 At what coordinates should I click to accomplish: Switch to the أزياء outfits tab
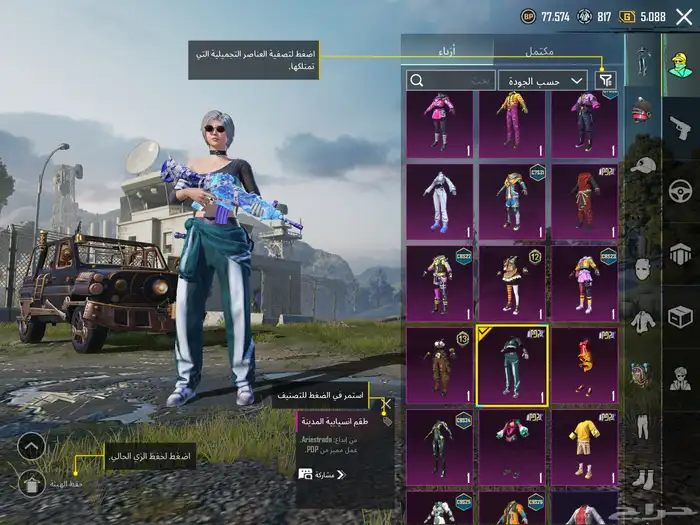pyautogui.click(x=447, y=50)
